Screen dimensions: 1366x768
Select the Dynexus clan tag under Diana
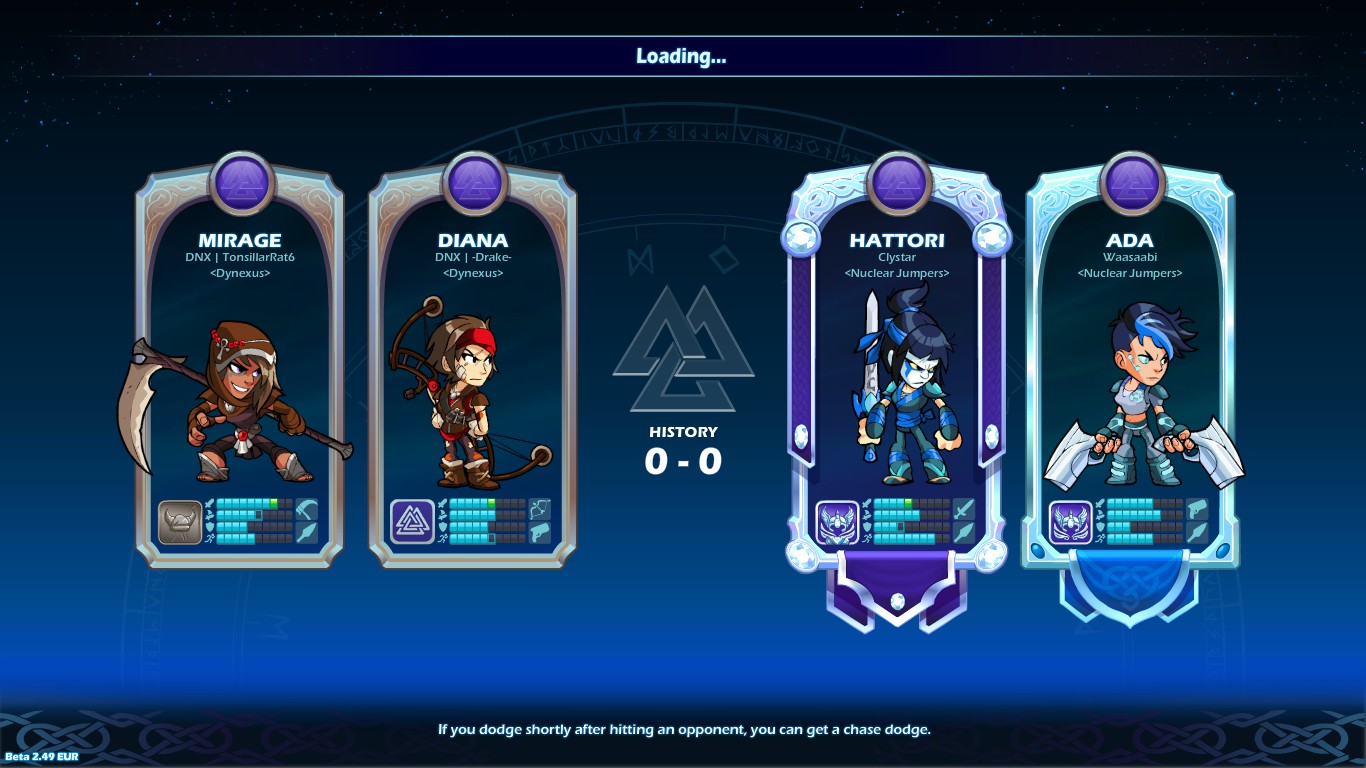476,271
